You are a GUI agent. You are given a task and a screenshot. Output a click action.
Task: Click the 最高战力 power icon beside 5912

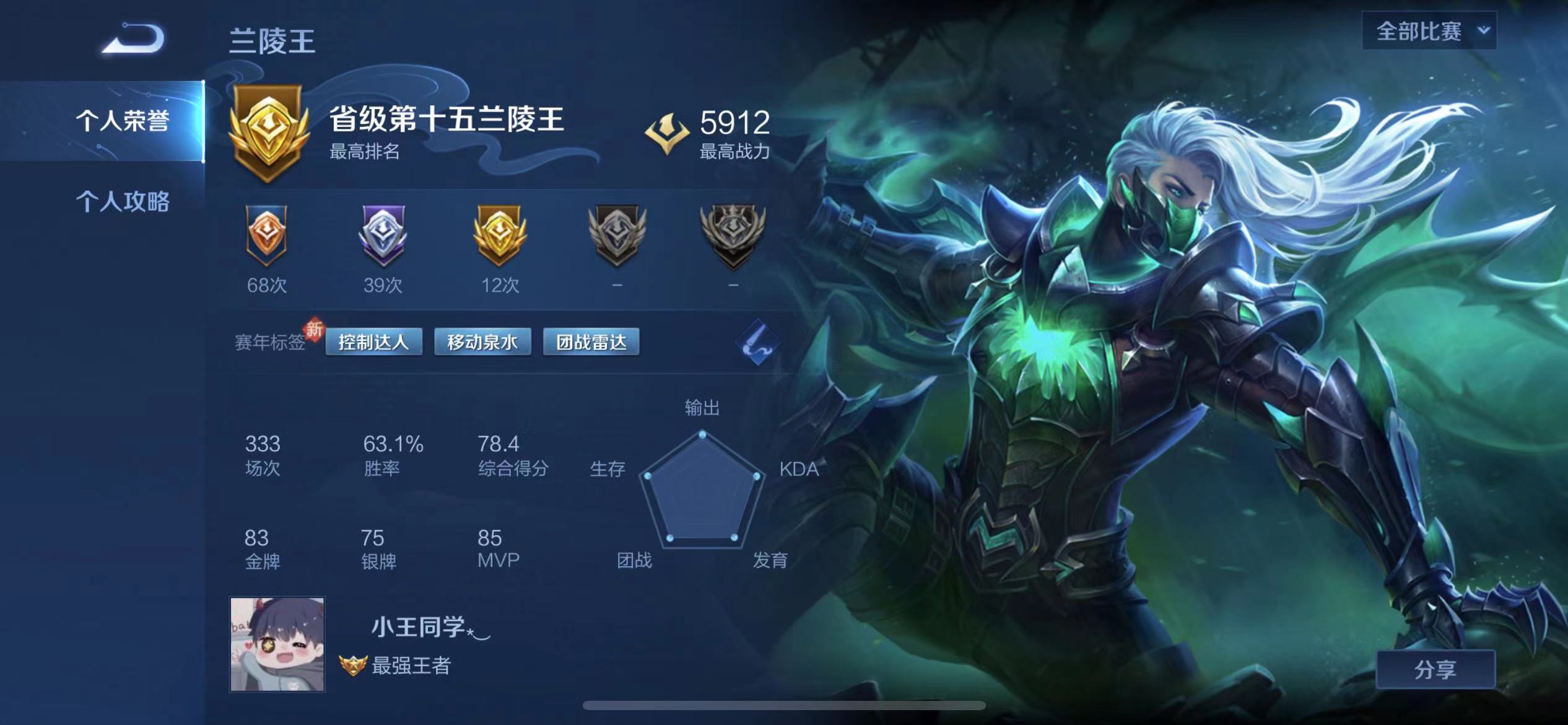[x=668, y=130]
